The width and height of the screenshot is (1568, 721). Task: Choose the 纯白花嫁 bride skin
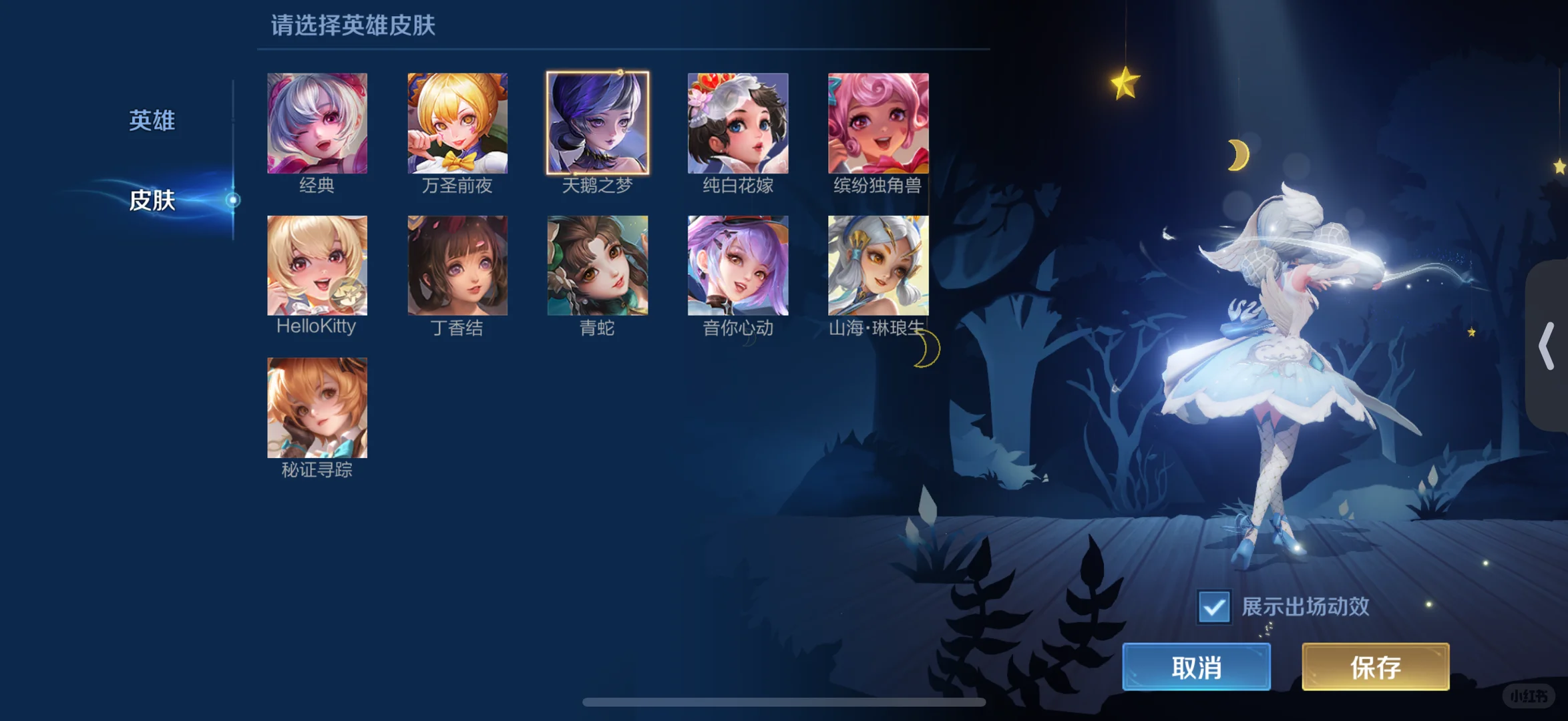point(737,123)
